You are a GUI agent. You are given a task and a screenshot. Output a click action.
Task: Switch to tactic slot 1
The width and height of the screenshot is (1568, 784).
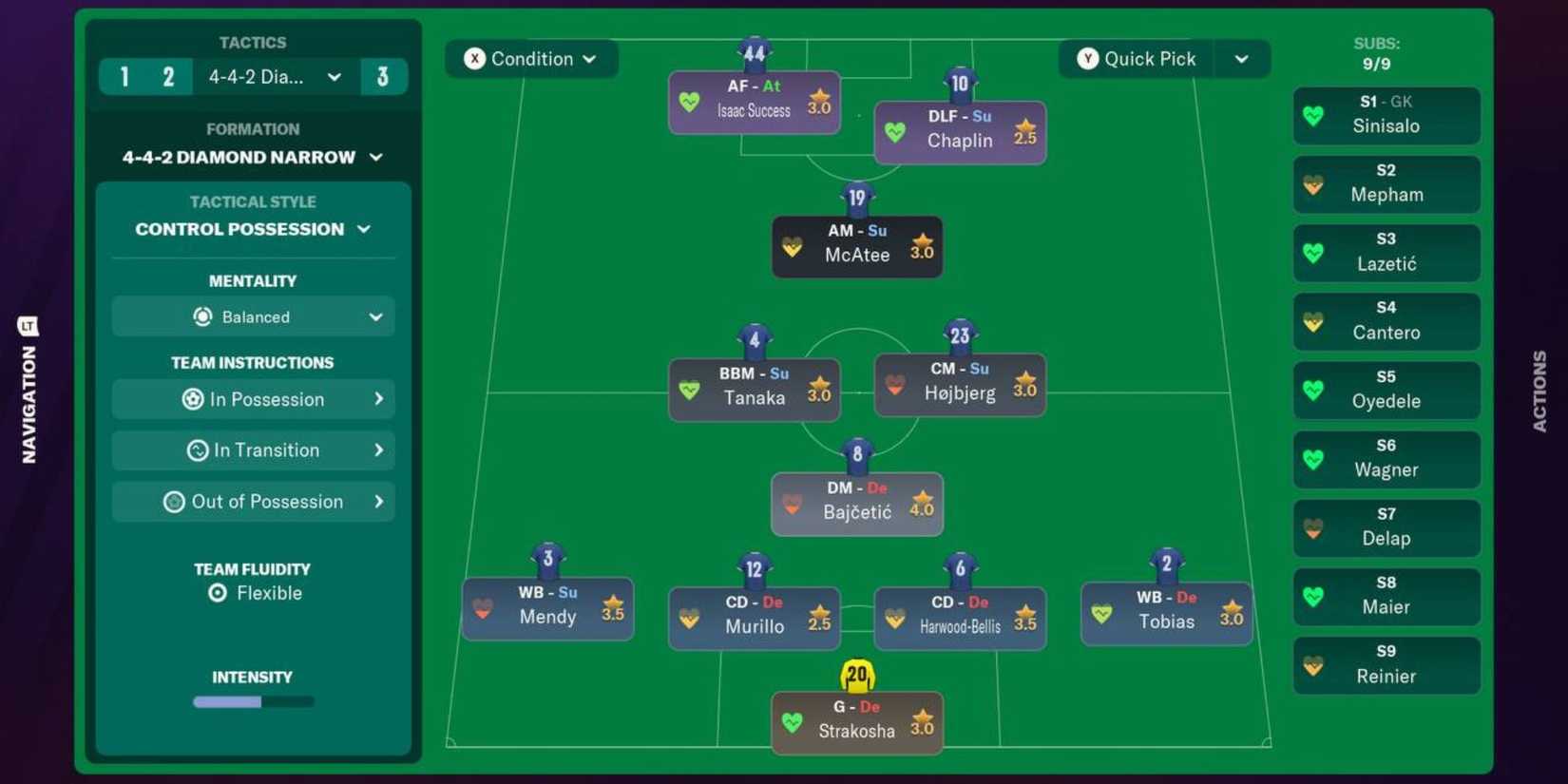tap(124, 76)
